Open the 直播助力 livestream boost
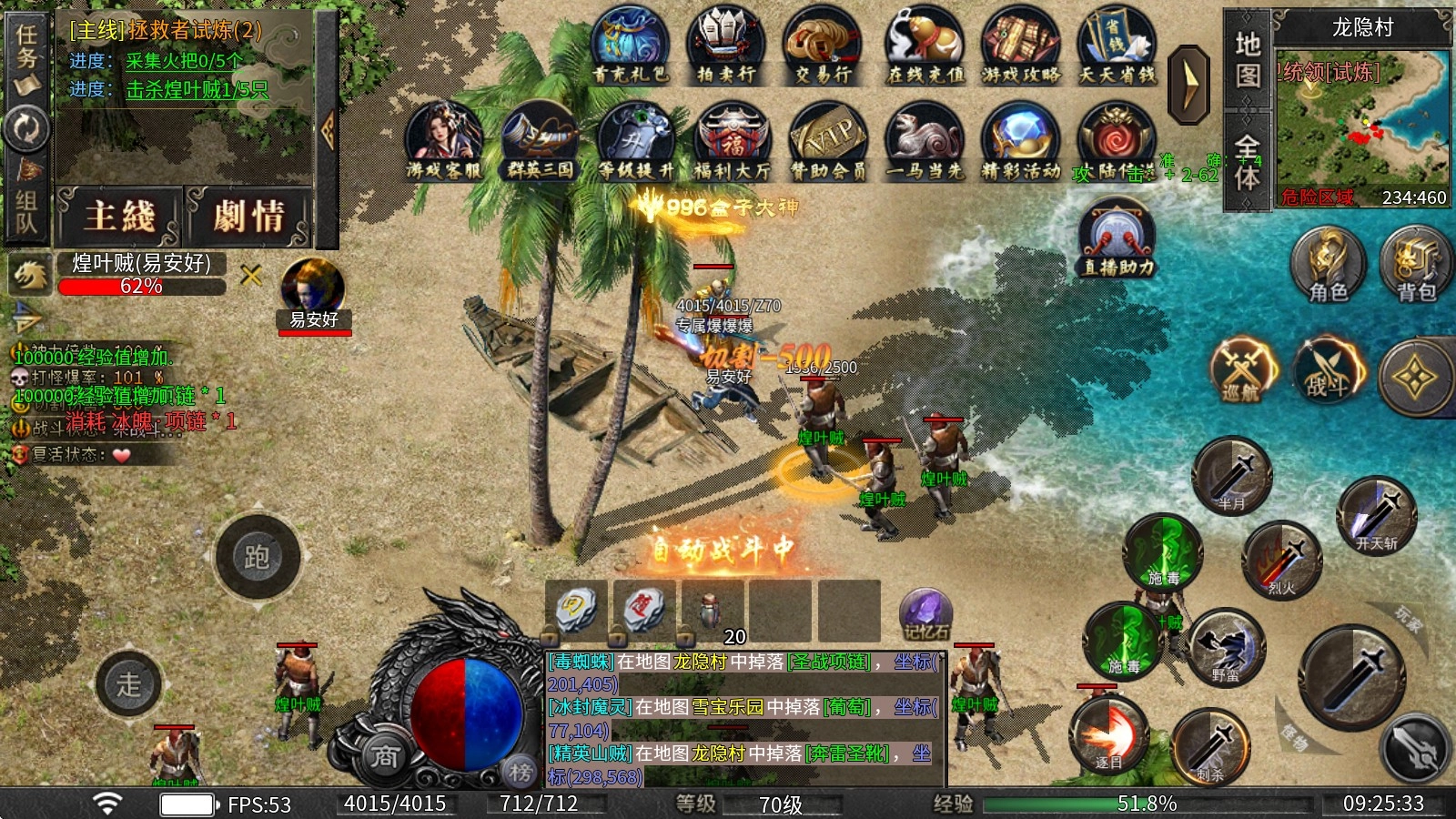This screenshot has height=819, width=1456. pos(1117,239)
